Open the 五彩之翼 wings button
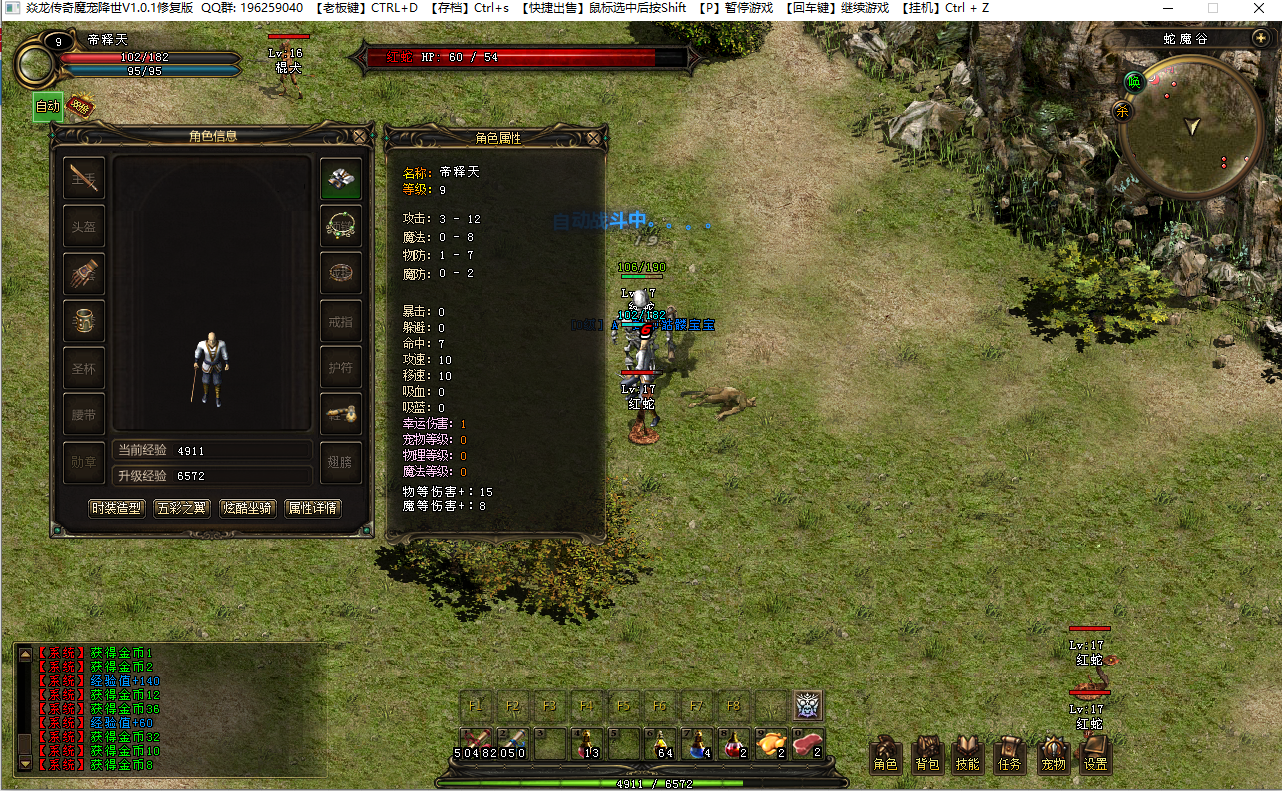Screen dimensions: 1282x791 (x=183, y=508)
